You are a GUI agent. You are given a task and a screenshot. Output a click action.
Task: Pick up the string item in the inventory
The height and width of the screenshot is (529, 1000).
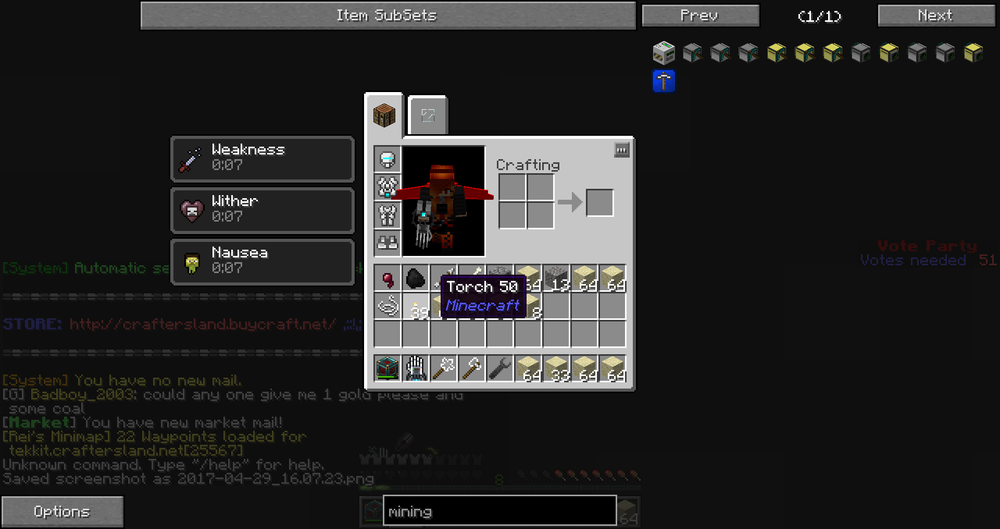click(x=387, y=306)
